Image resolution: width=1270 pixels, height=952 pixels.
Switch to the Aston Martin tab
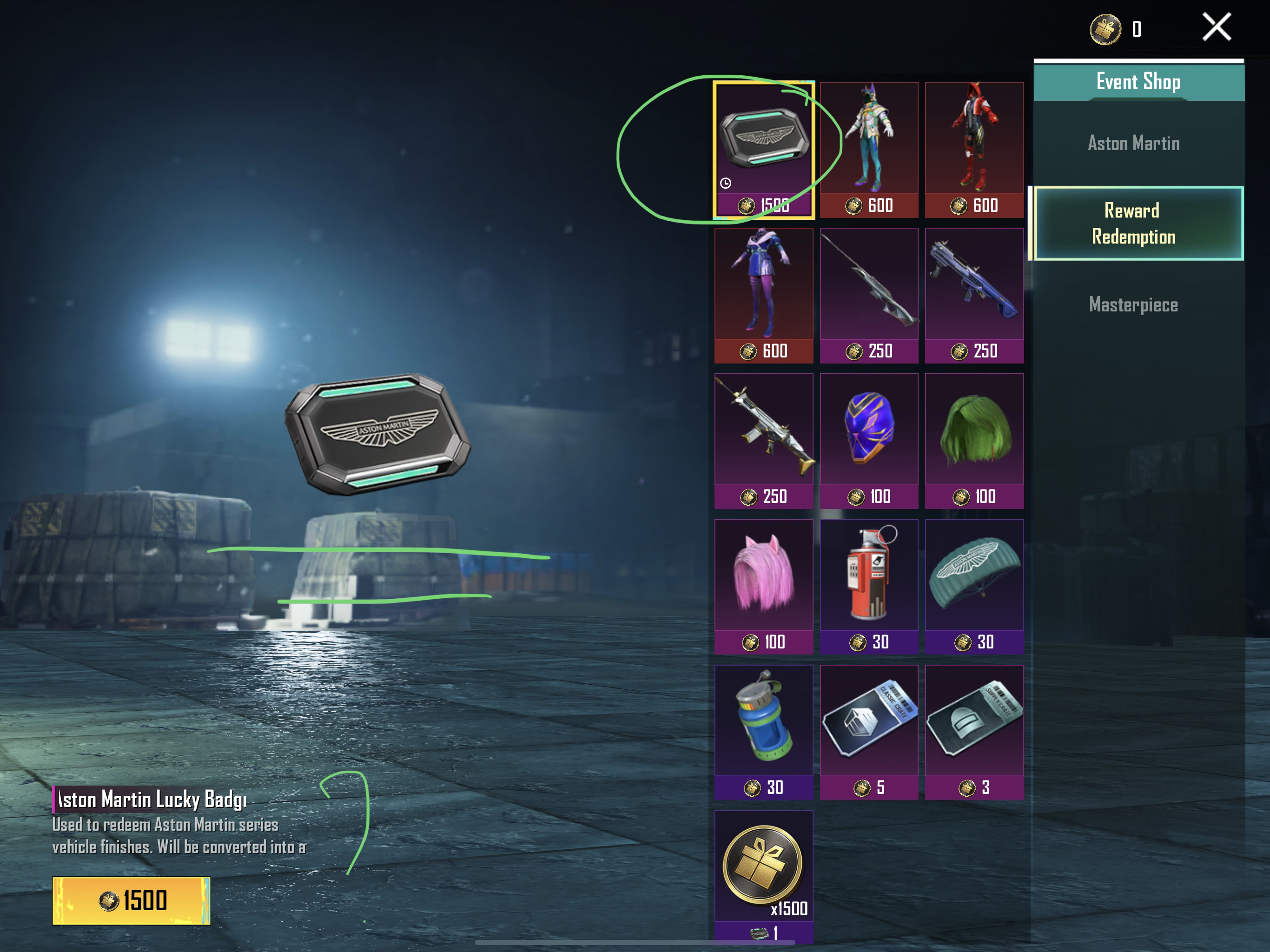coord(1133,143)
